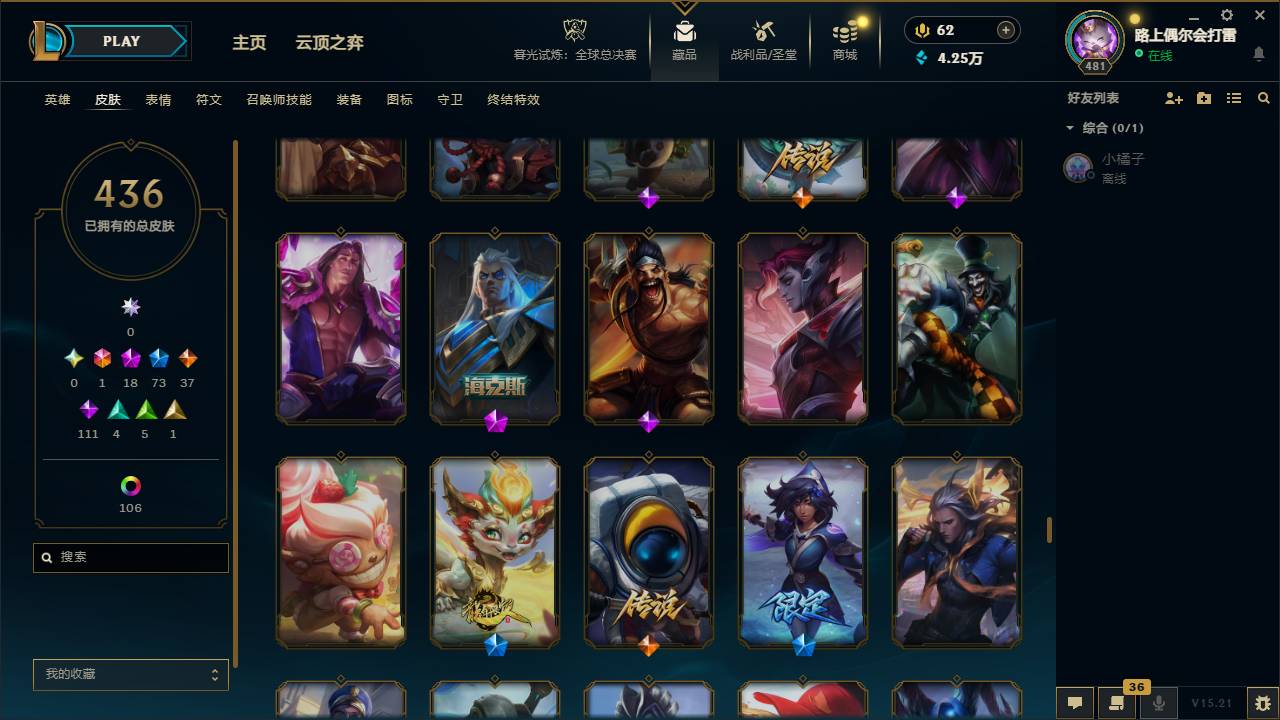This screenshot has height=720, width=1280.
Task: Click the skin search input field
Action: (x=130, y=557)
